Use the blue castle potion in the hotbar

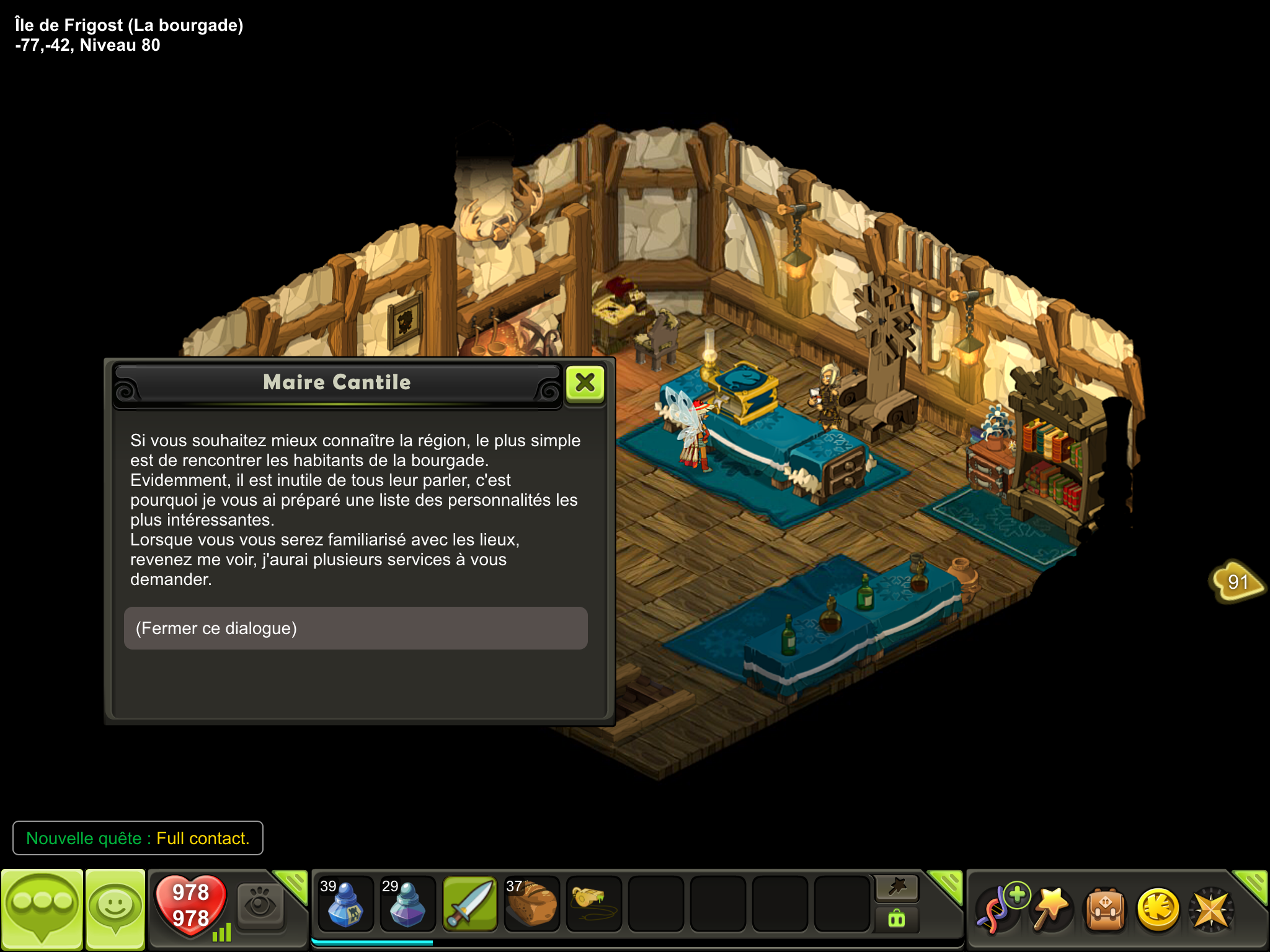pos(345,904)
